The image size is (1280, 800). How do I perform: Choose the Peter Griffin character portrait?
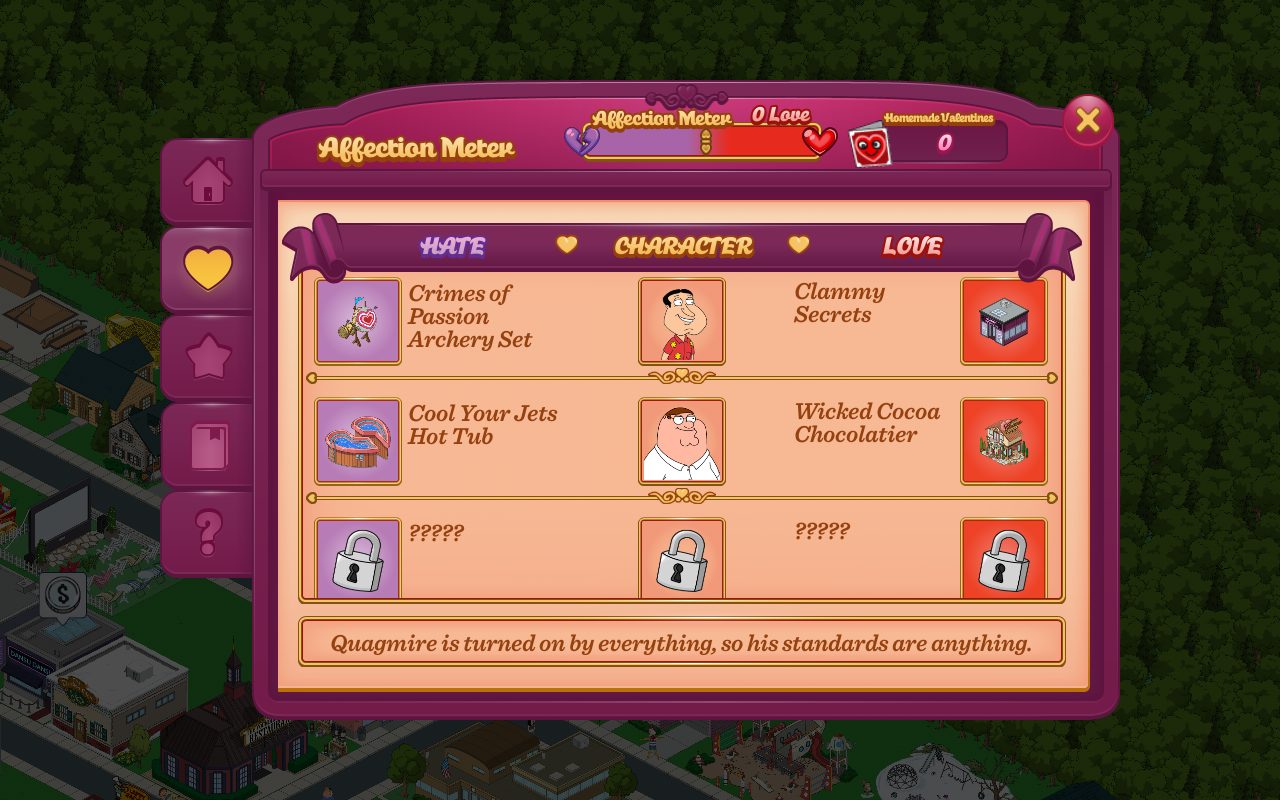tap(682, 441)
